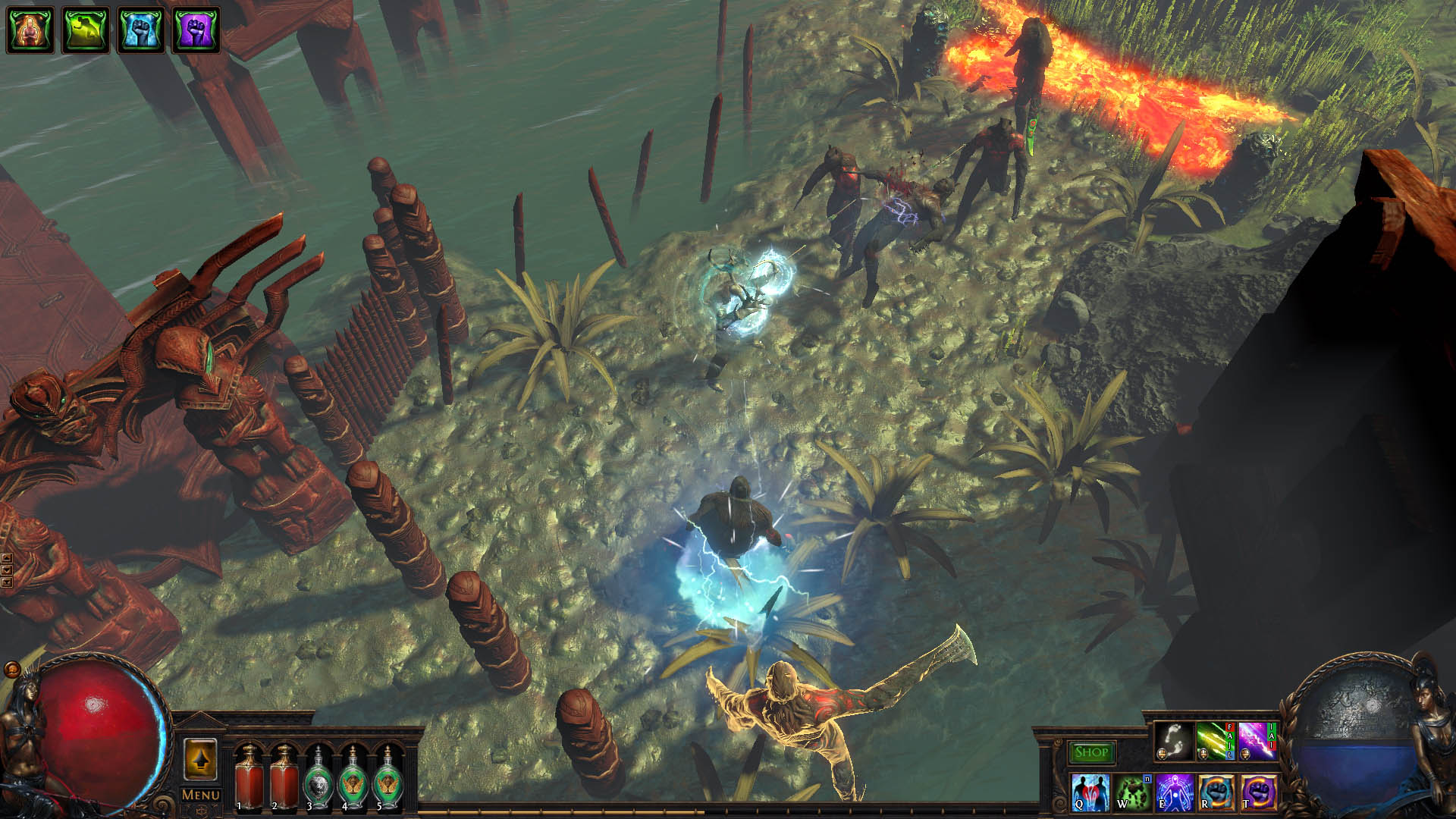This screenshot has width=1456, height=819.
Task: Activate the W green rocks skill
Action: coord(1132,792)
